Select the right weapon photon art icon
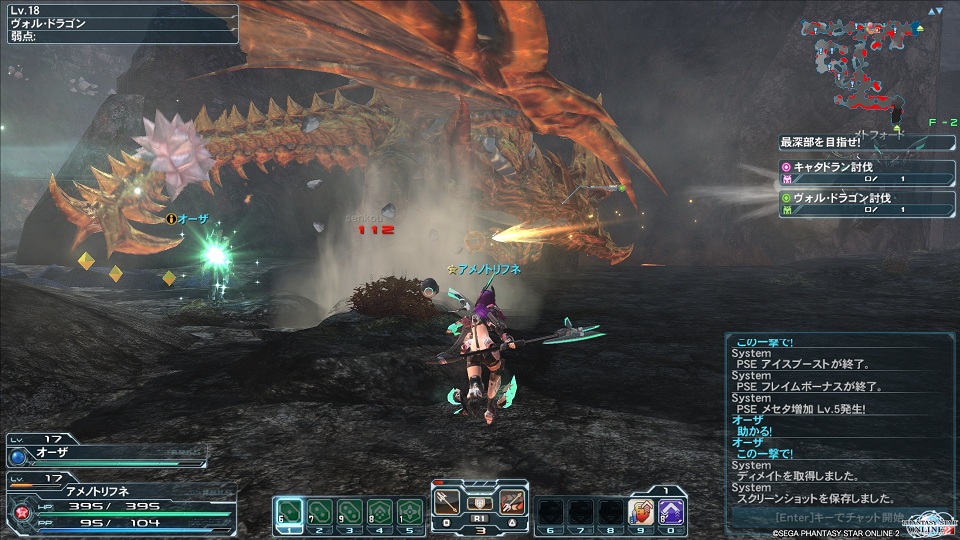Screen dimensions: 960x540 pyautogui.click(x=512, y=503)
